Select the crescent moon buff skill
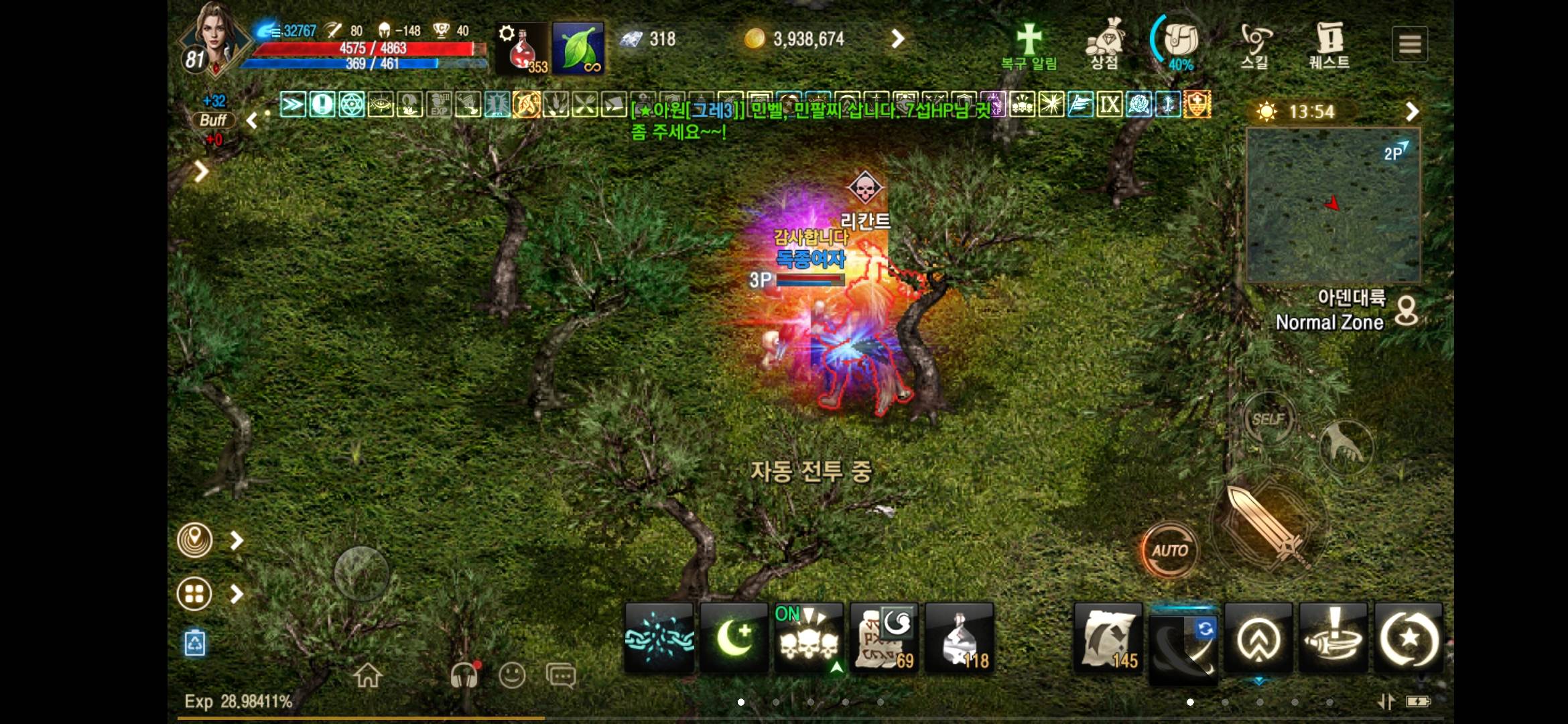 [x=734, y=637]
